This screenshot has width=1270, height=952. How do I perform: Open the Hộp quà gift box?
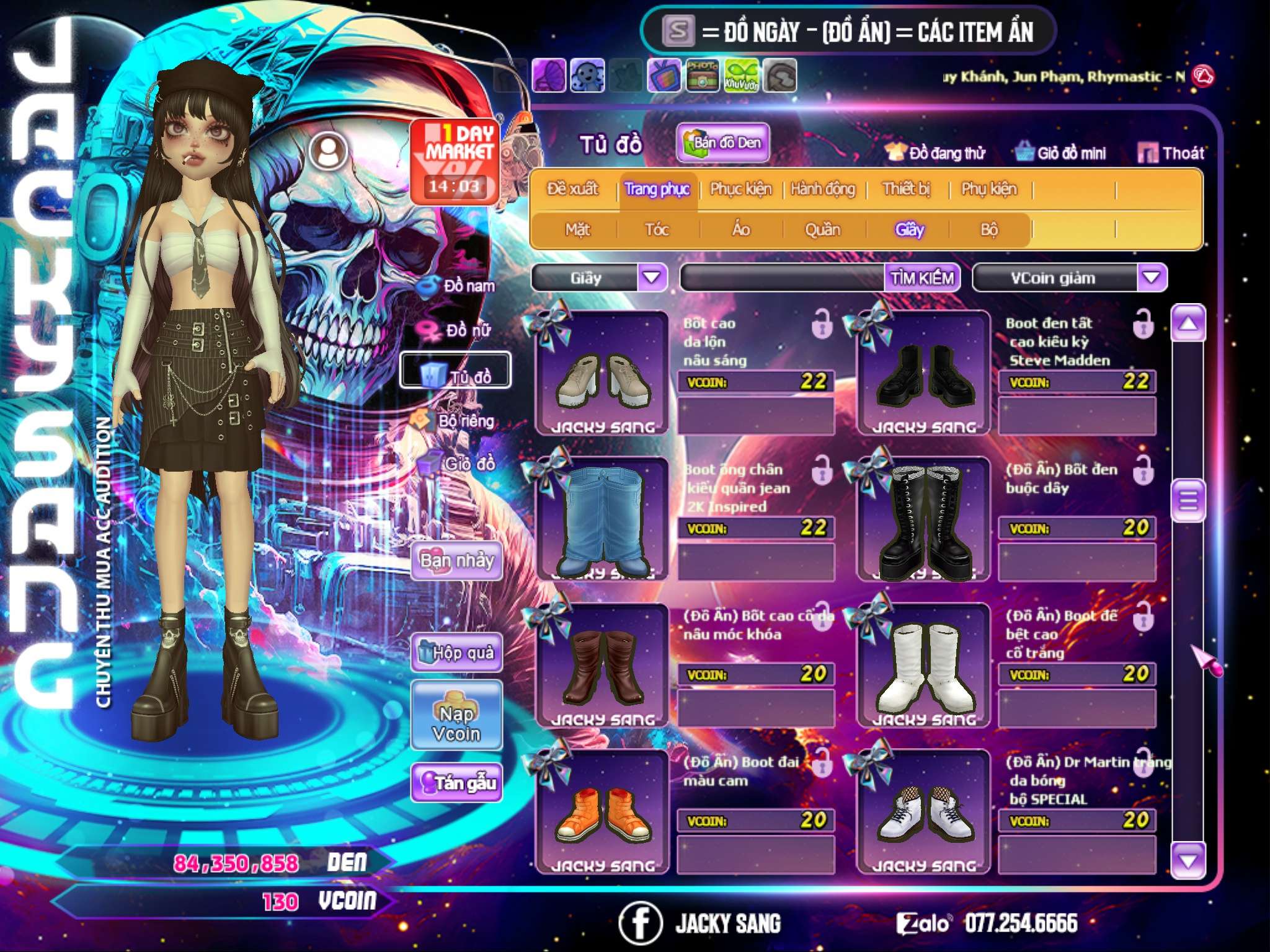[457, 653]
